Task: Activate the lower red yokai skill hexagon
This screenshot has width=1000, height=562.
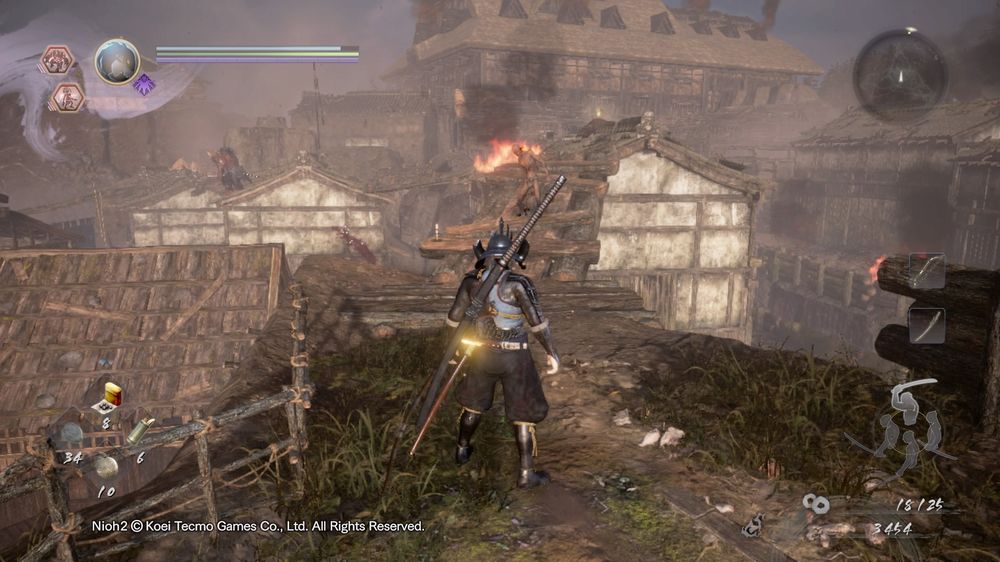Action: [x=68, y=97]
